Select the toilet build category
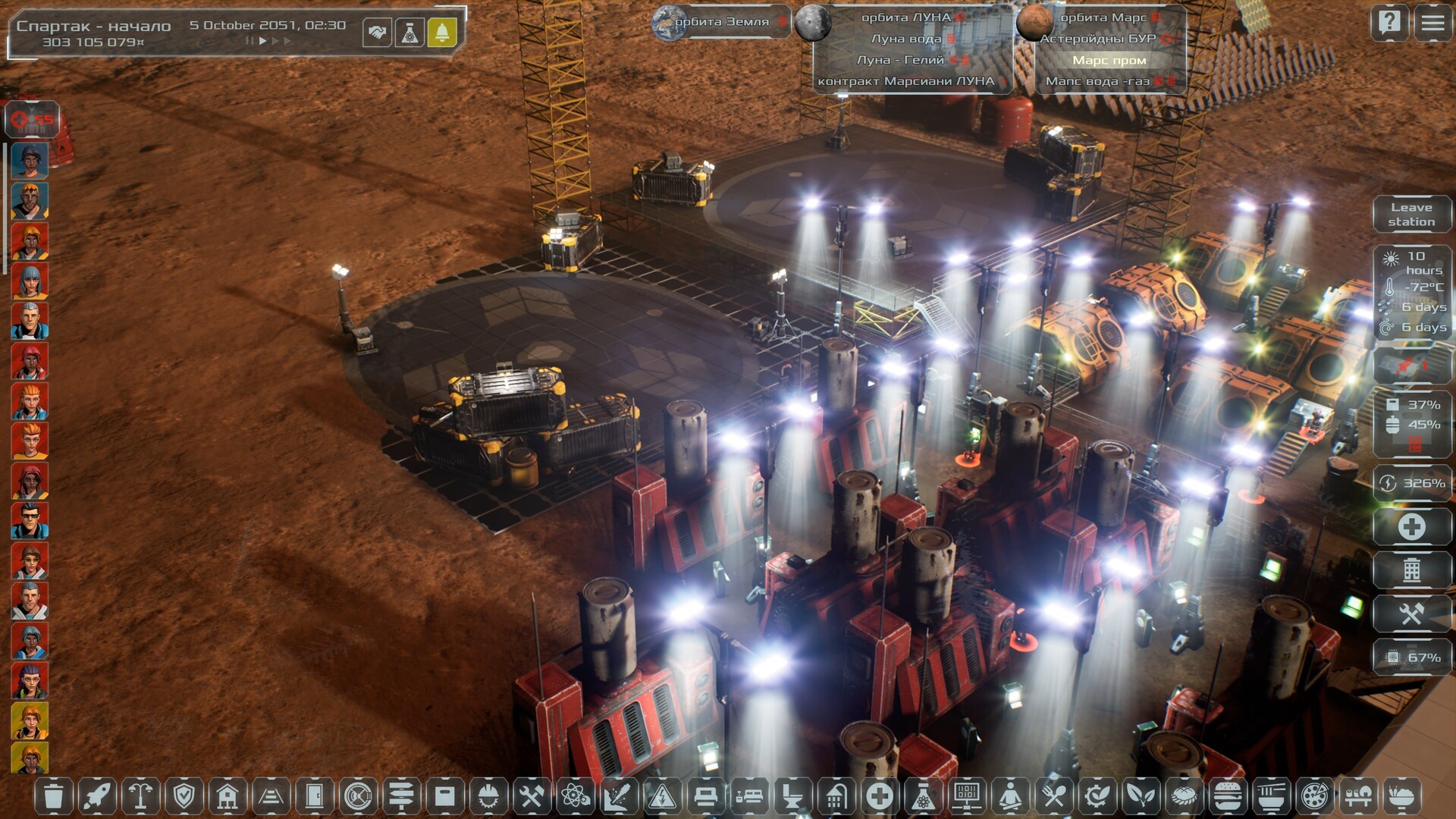The width and height of the screenshot is (1456, 819). coord(792,796)
